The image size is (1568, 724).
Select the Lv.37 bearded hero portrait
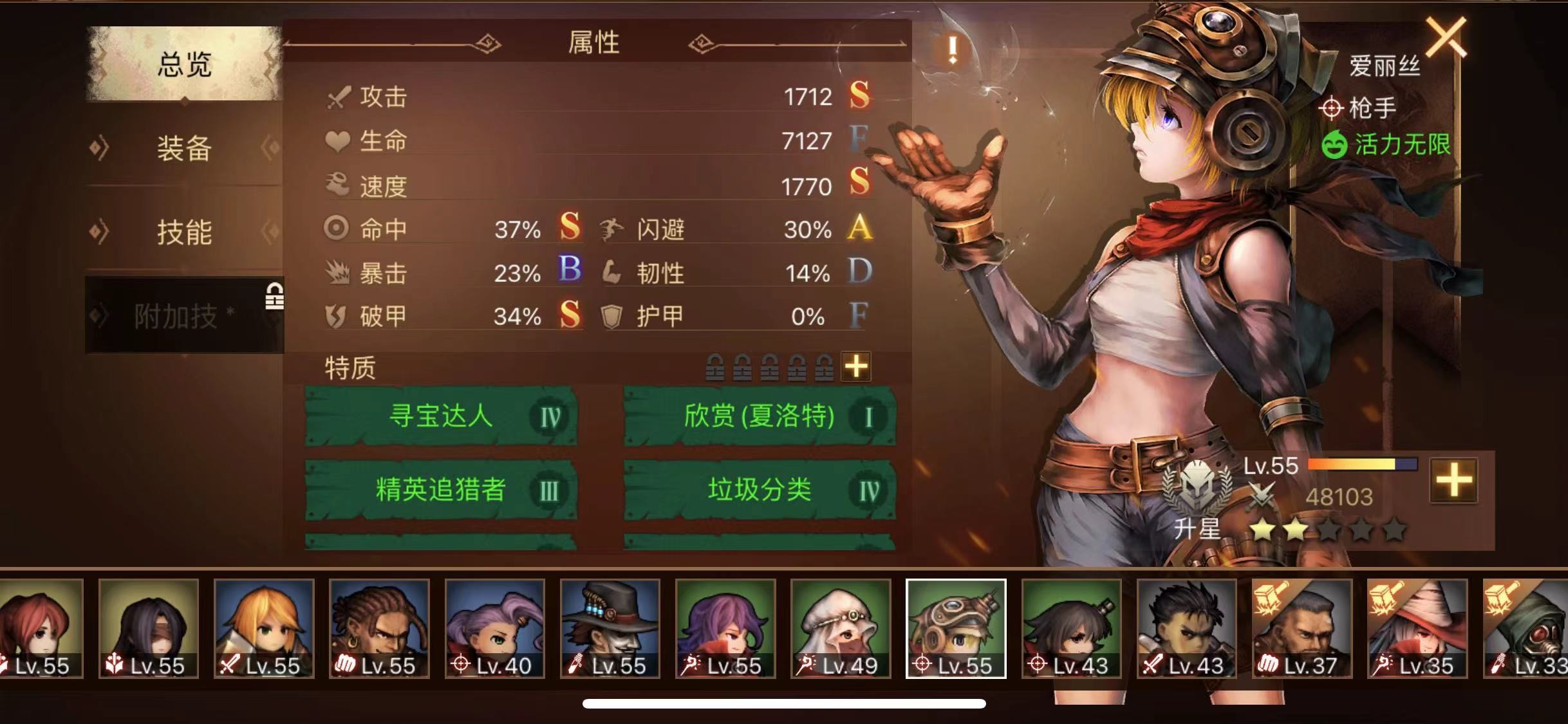(x=1302, y=628)
